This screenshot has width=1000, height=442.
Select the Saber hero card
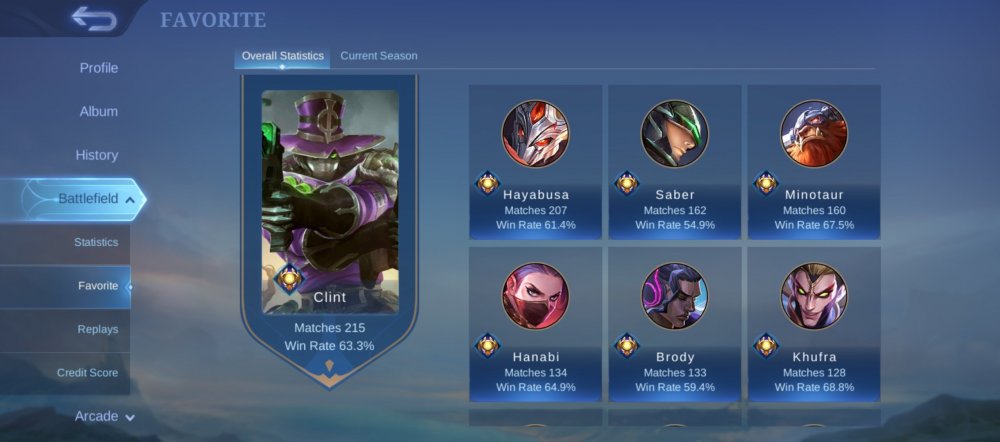pyautogui.click(x=675, y=162)
